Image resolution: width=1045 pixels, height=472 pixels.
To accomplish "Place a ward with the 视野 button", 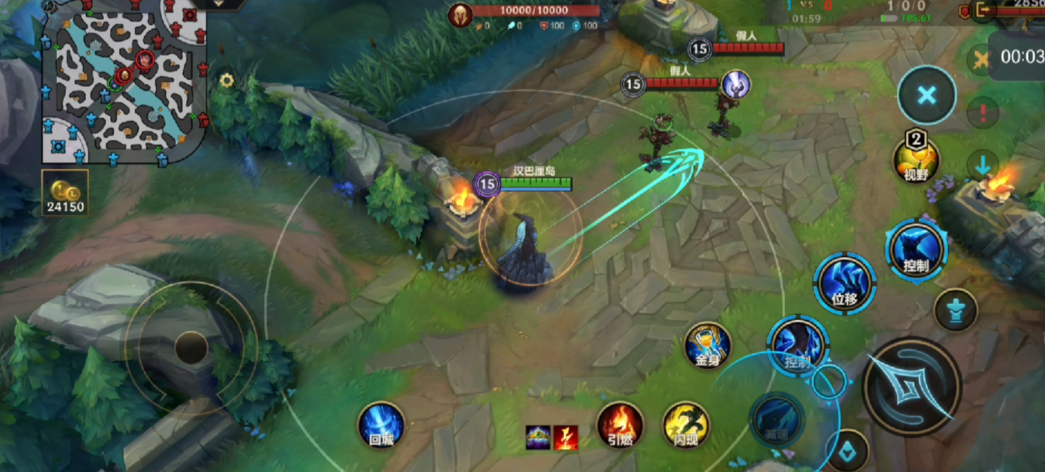I will click(916, 159).
